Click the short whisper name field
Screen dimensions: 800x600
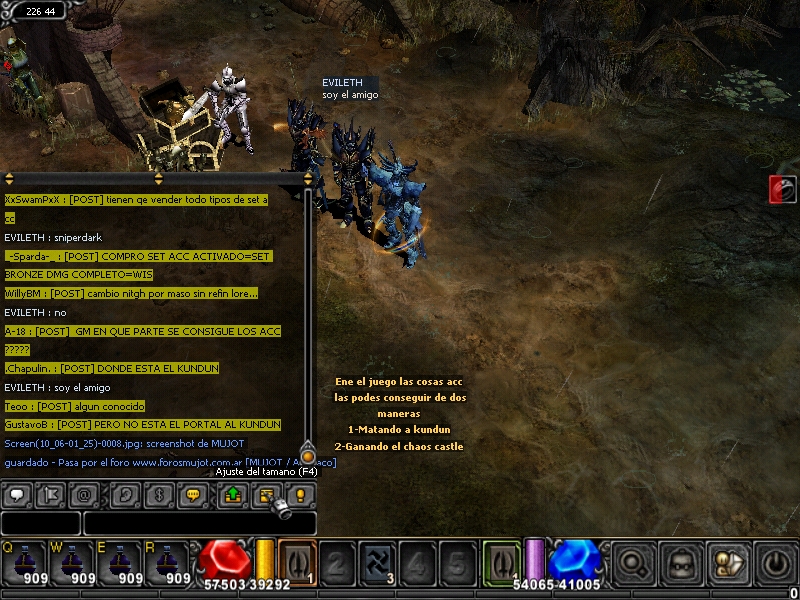click(x=40, y=523)
